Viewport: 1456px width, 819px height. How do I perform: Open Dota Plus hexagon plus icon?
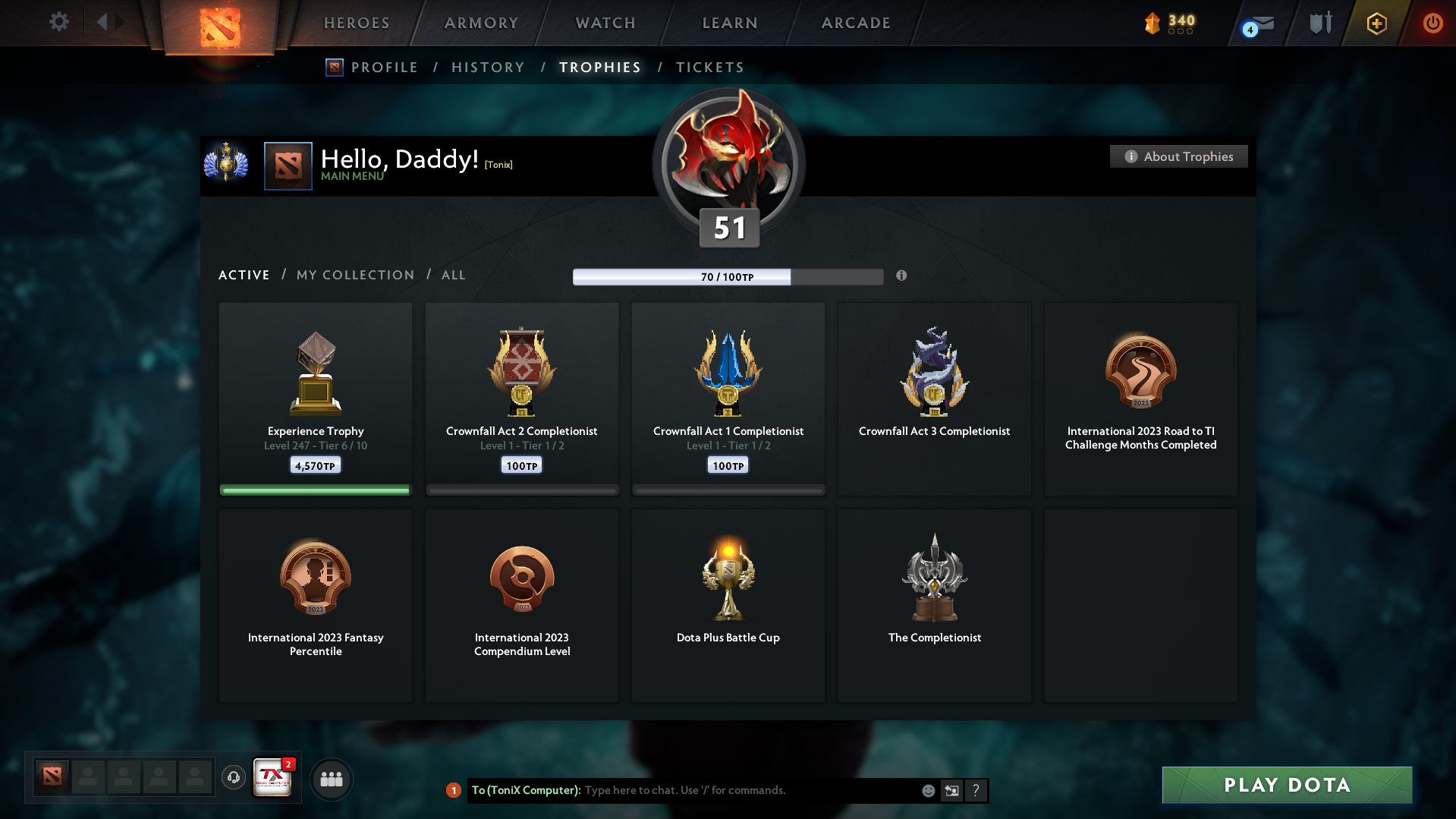pyautogui.click(x=1376, y=24)
